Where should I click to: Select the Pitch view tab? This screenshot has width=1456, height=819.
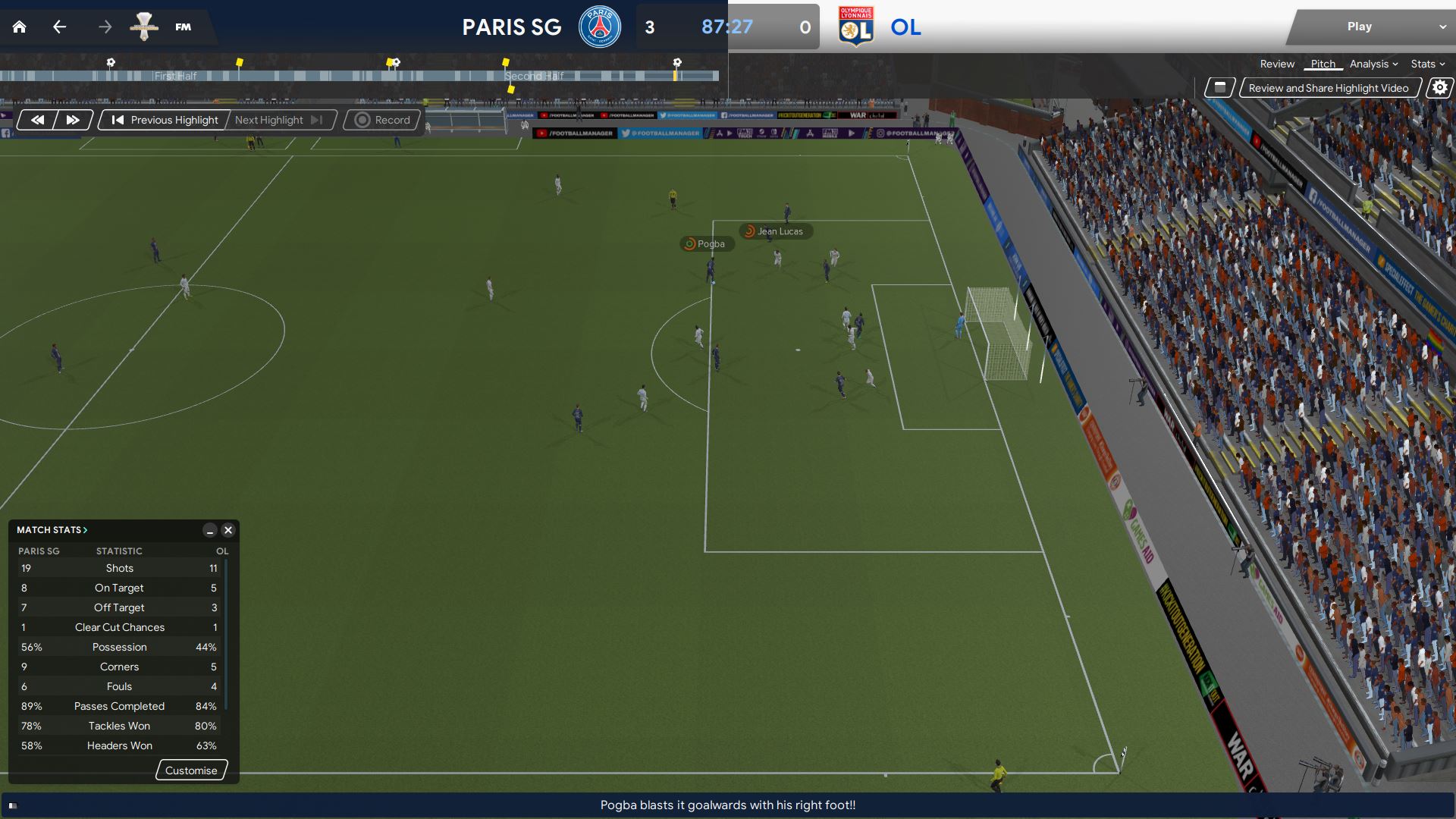(x=1323, y=64)
